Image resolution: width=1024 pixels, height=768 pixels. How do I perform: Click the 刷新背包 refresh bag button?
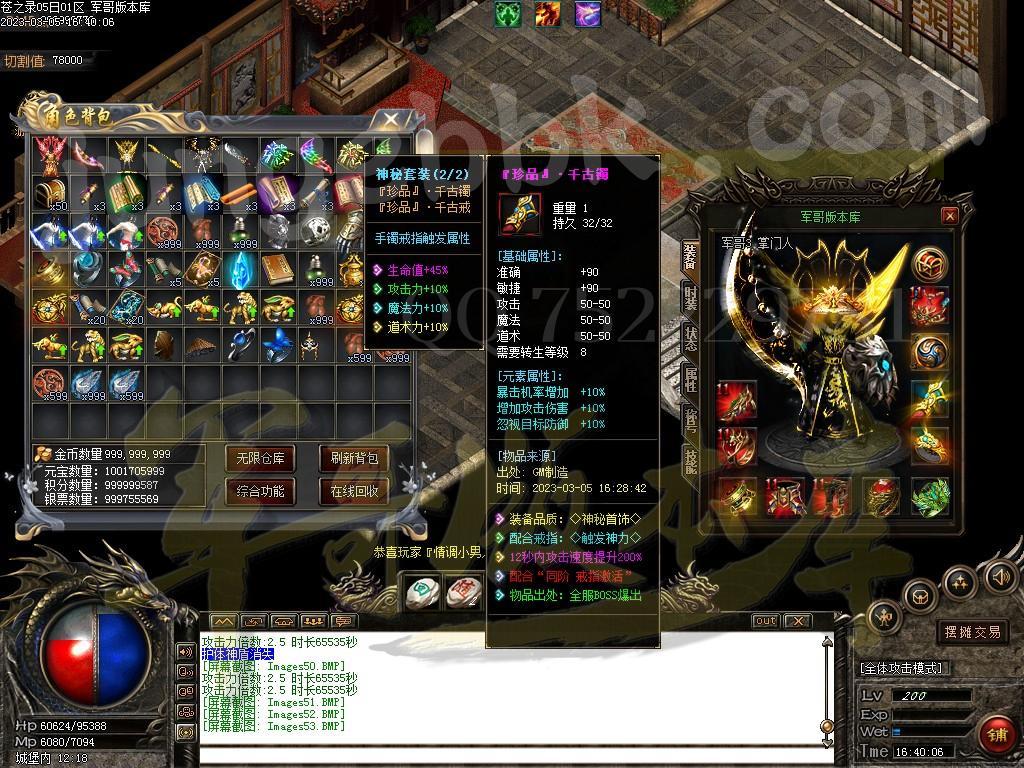click(x=354, y=459)
